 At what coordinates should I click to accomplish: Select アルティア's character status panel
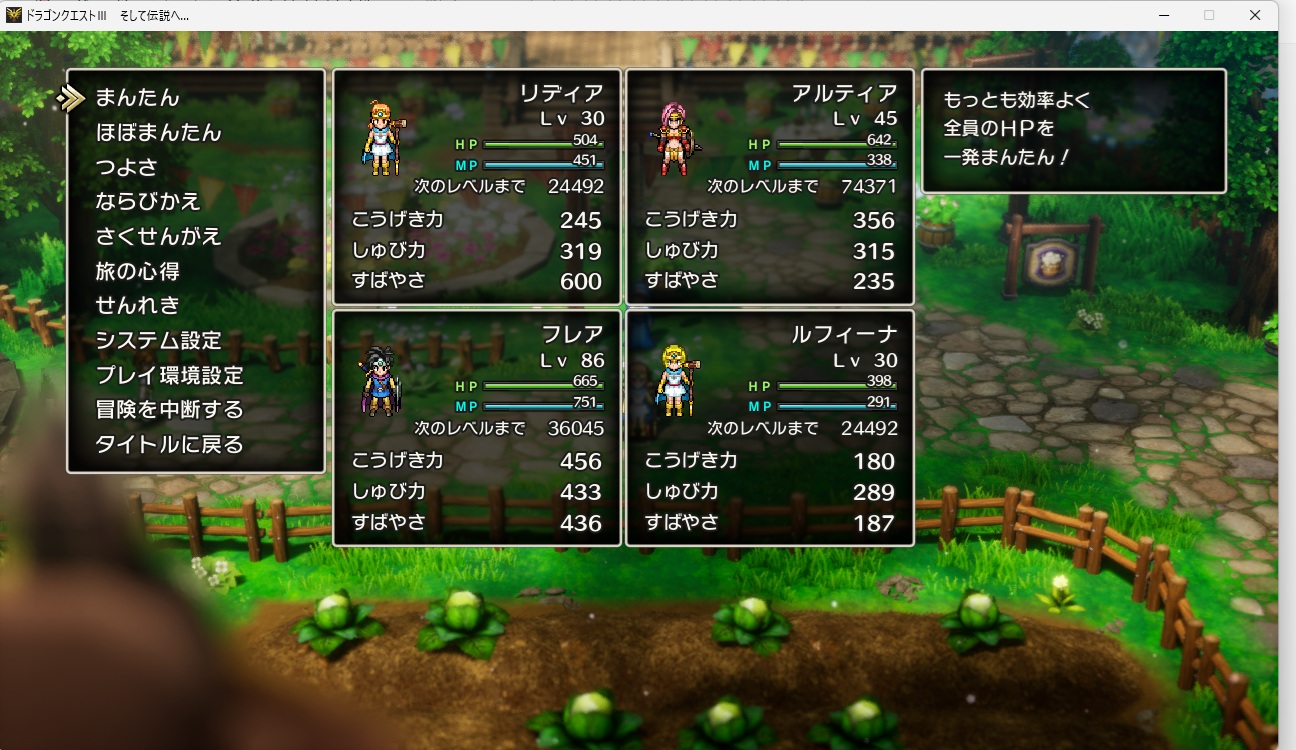pos(770,187)
